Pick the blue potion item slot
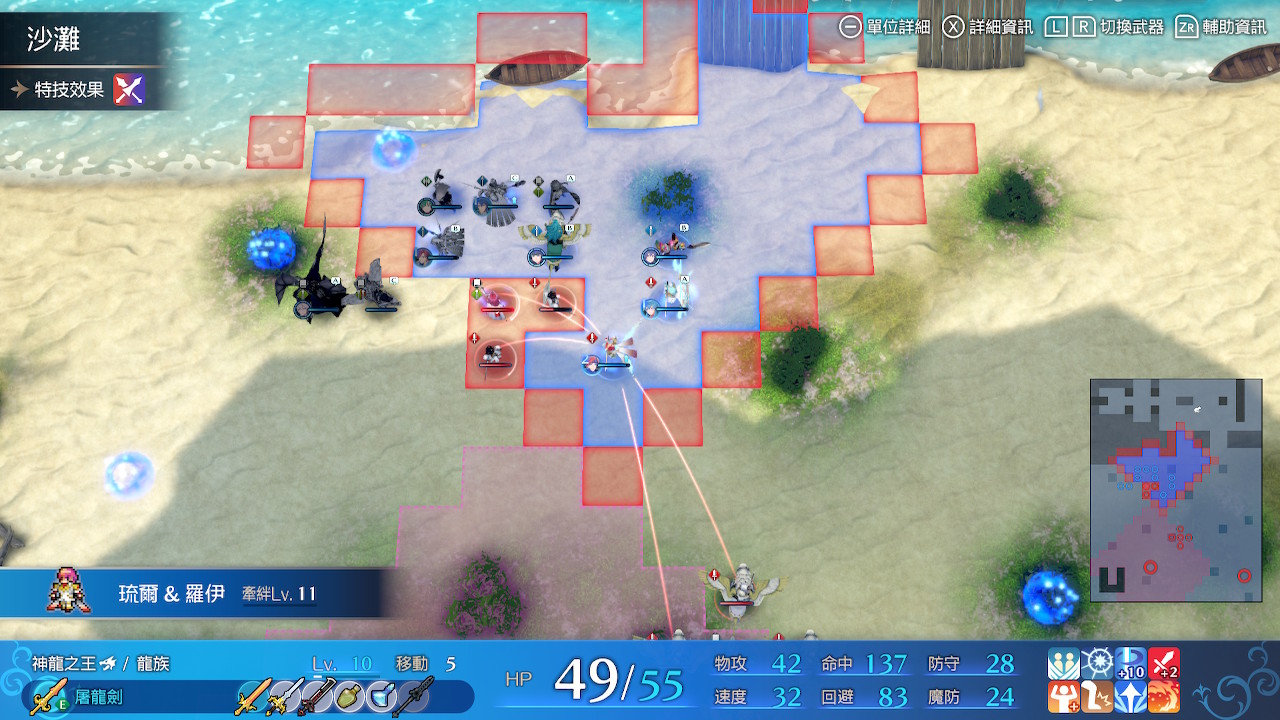 [x=382, y=696]
